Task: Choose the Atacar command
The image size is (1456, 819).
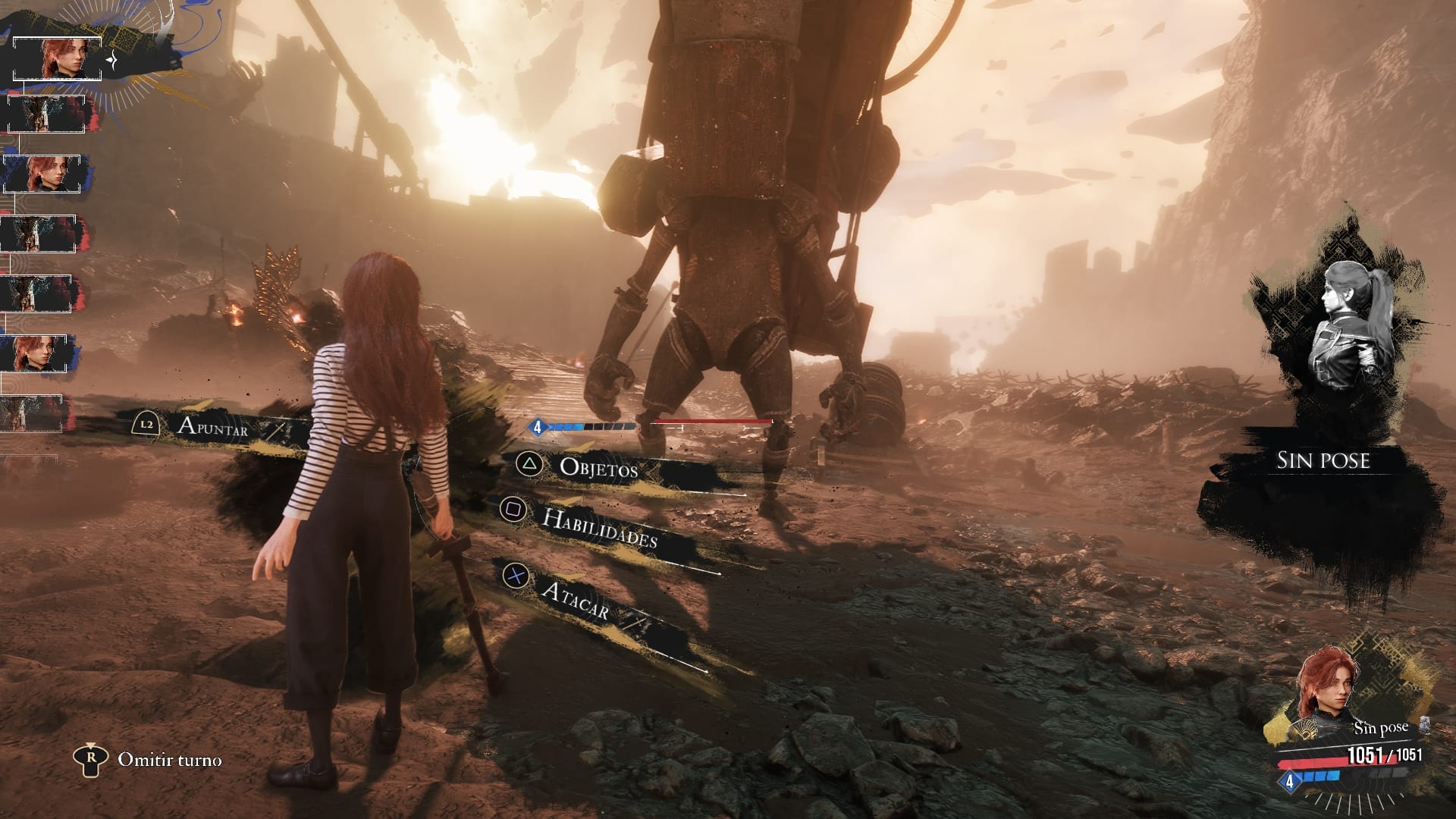Action: click(576, 599)
